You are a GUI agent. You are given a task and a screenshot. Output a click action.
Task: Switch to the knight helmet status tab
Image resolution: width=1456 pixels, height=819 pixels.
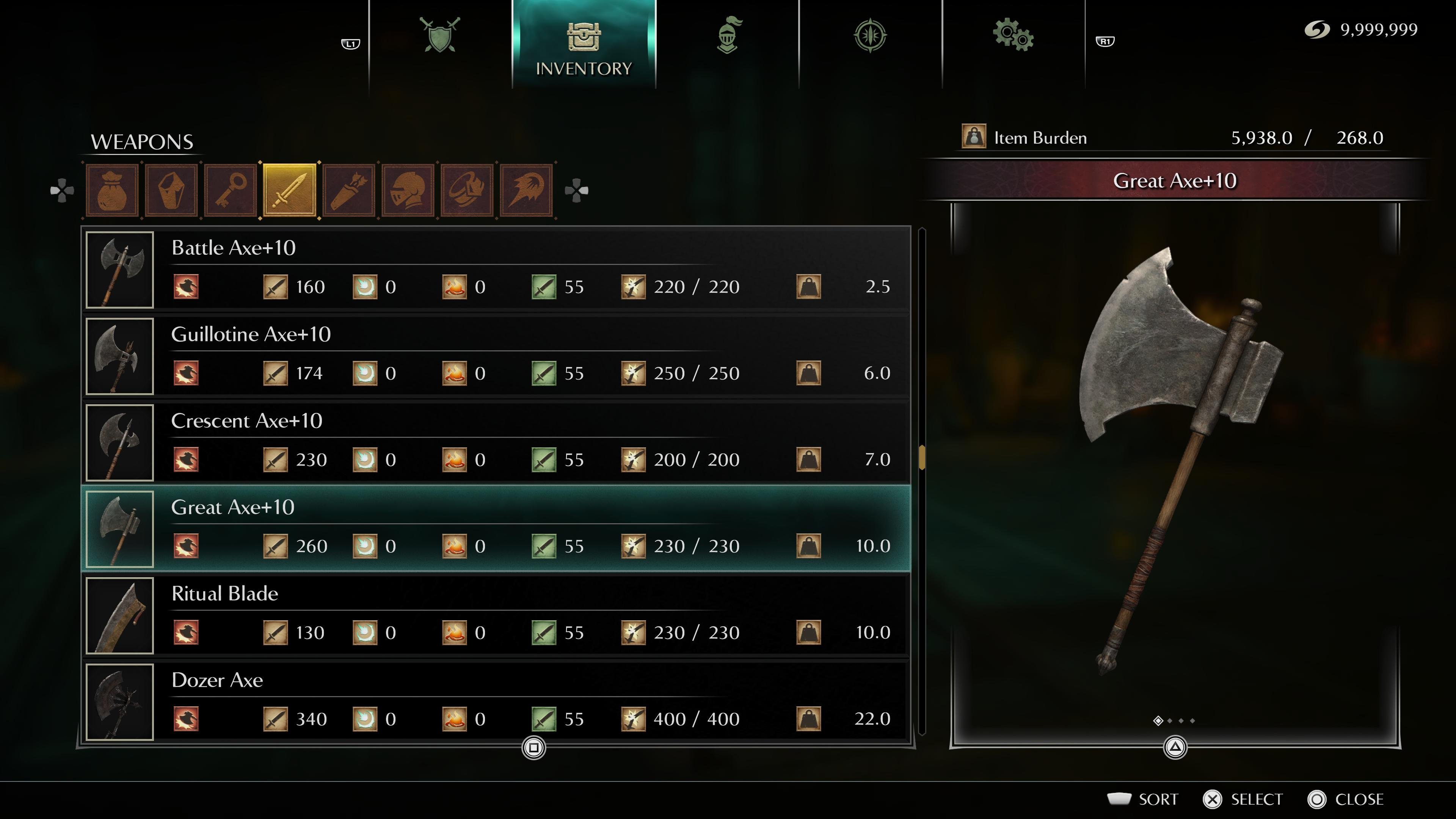coord(728,35)
